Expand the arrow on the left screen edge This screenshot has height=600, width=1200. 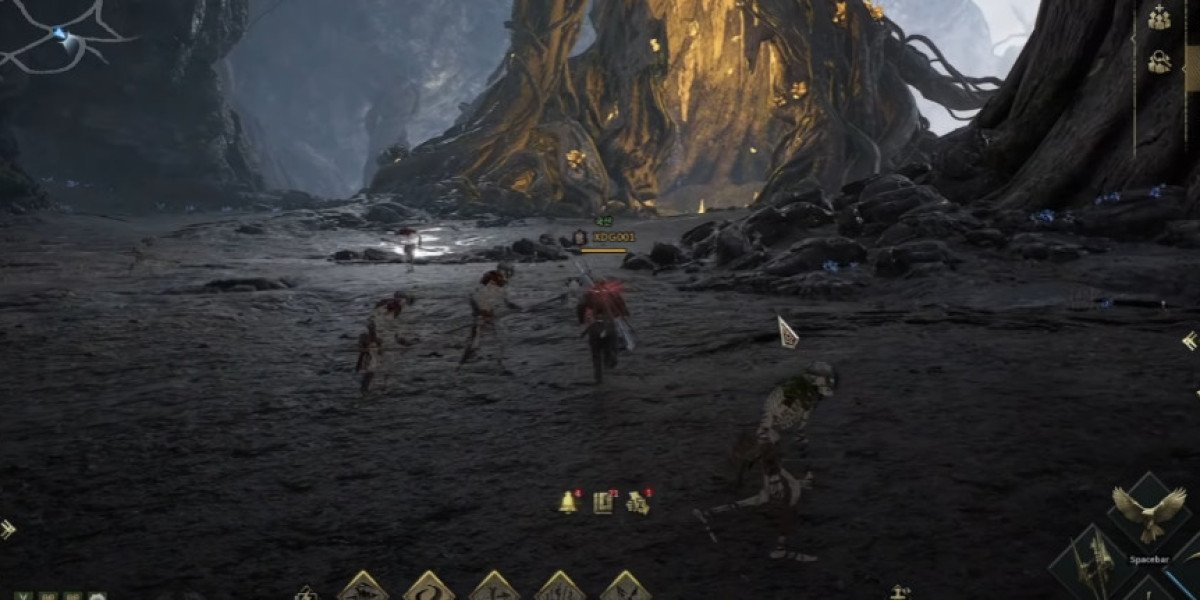tap(7, 529)
